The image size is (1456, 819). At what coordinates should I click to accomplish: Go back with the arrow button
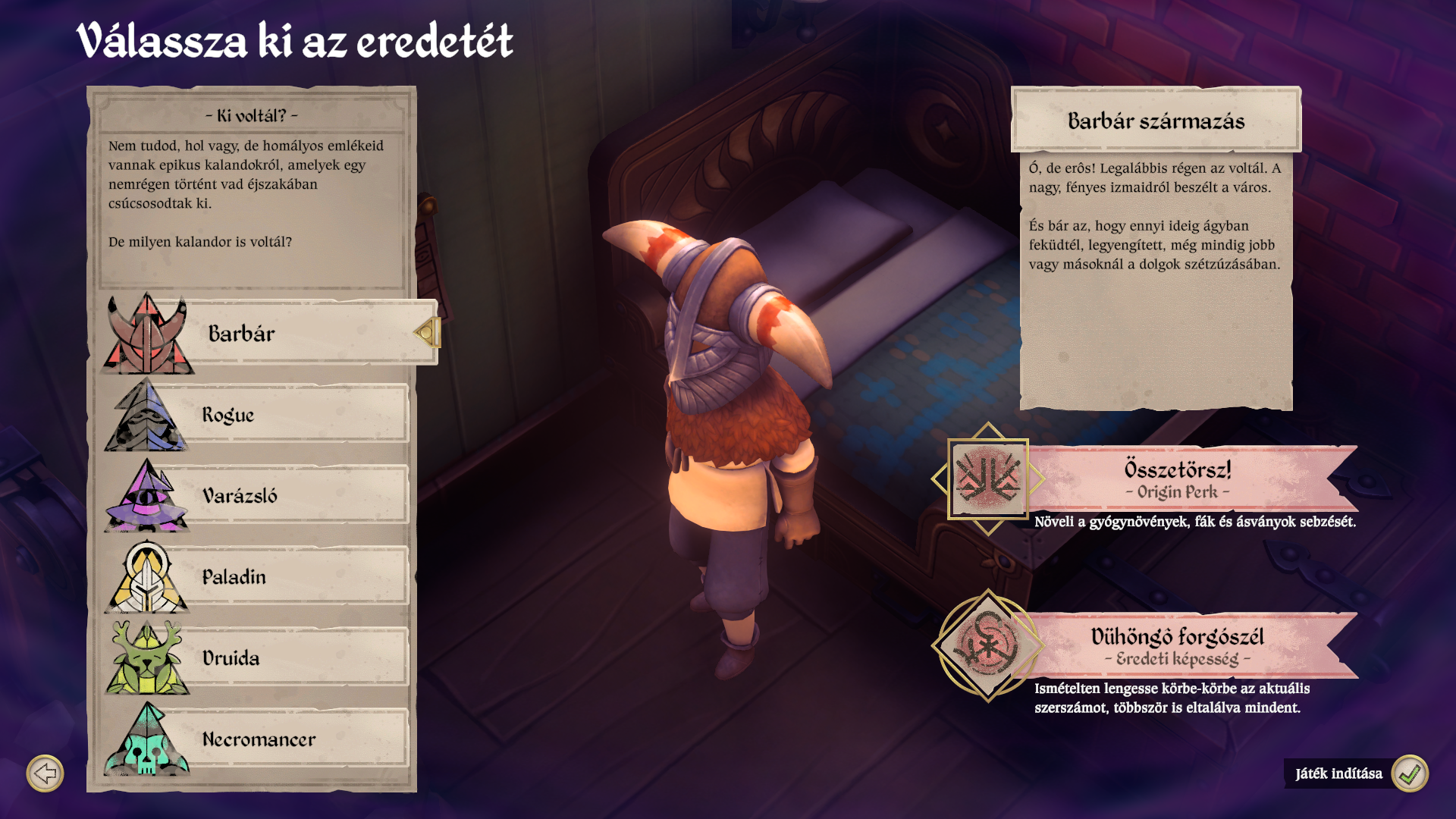point(45,773)
